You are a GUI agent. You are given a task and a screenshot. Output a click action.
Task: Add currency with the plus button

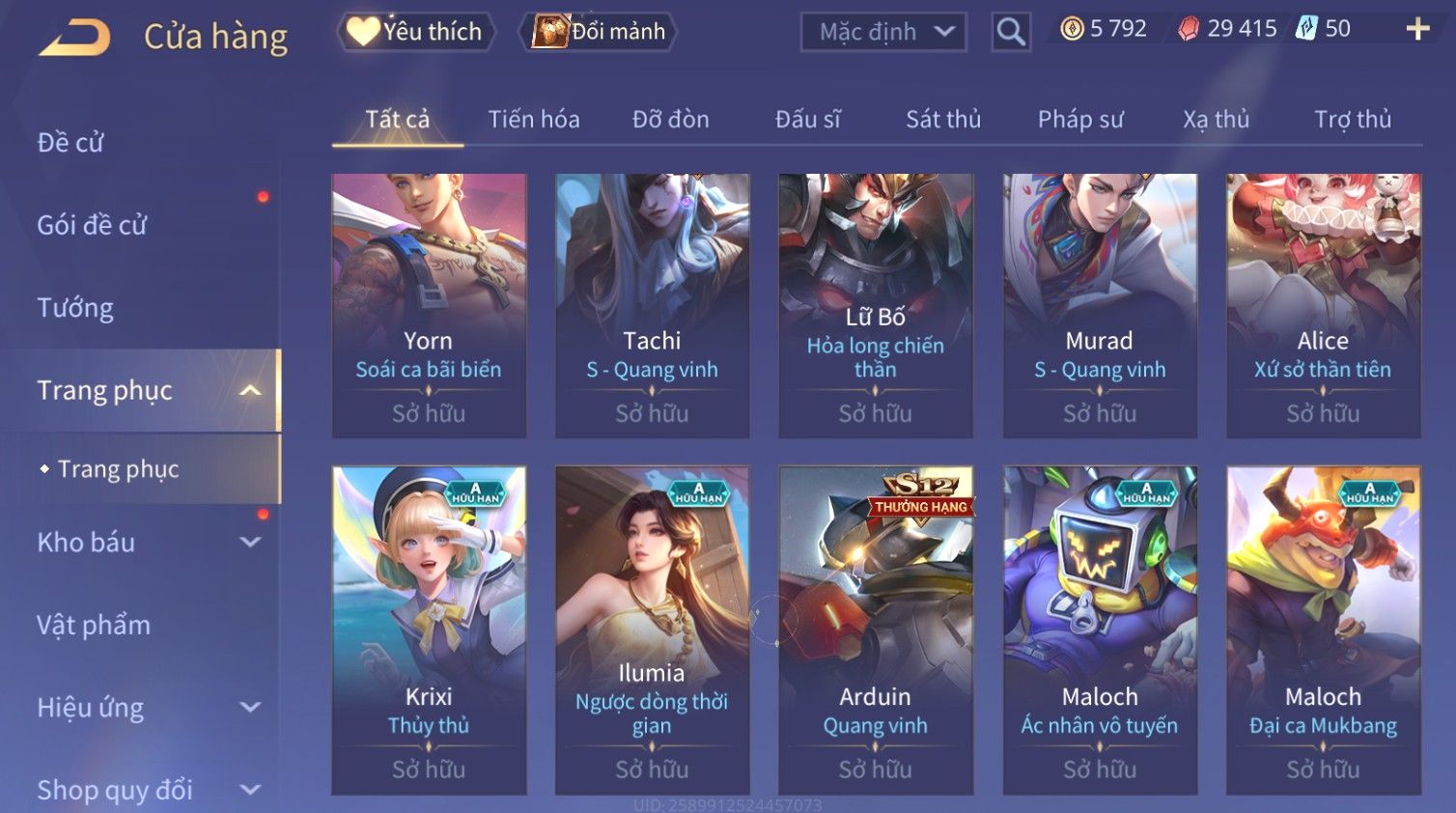tap(1417, 29)
